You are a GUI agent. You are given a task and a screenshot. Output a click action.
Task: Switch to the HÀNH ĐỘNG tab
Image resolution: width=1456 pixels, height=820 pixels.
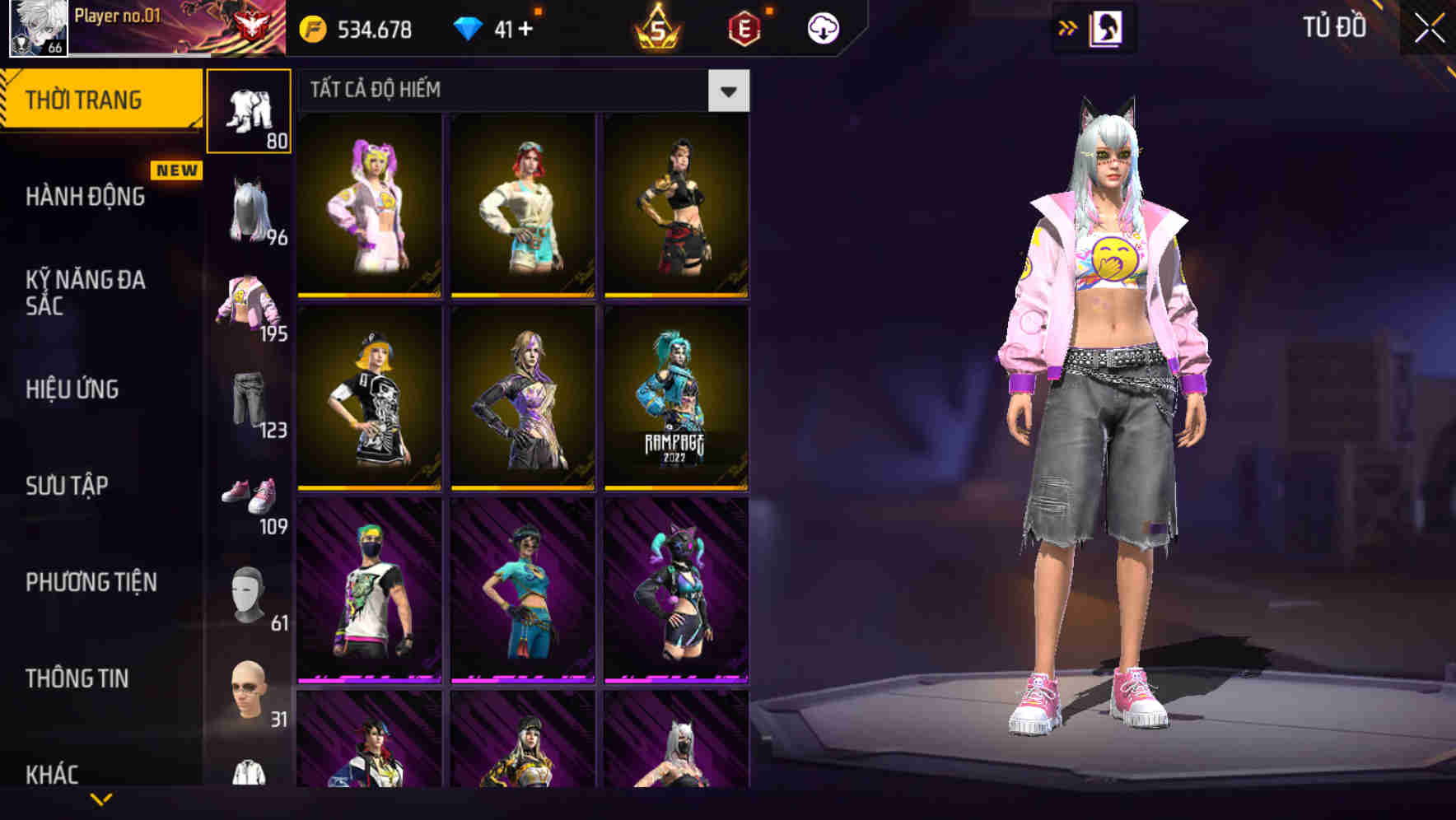pyautogui.click(x=86, y=198)
